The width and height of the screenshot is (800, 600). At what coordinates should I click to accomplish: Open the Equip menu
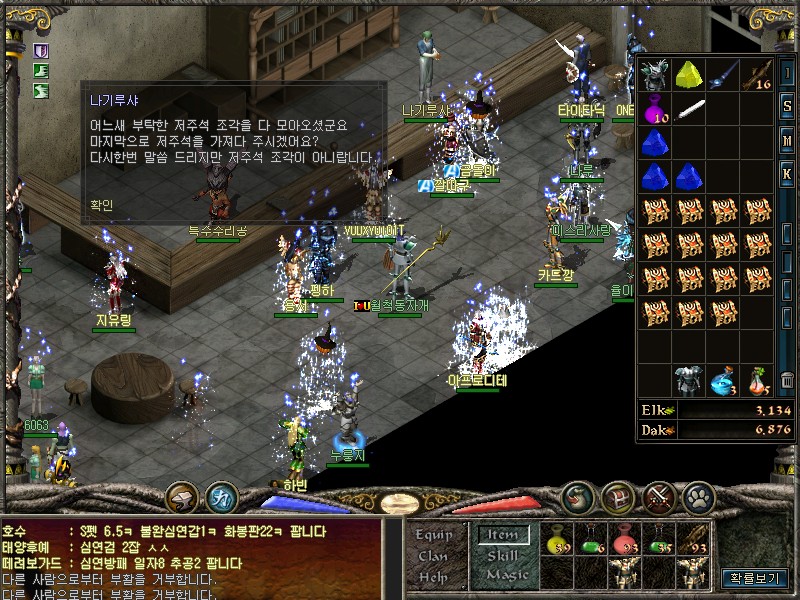click(434, 535)
